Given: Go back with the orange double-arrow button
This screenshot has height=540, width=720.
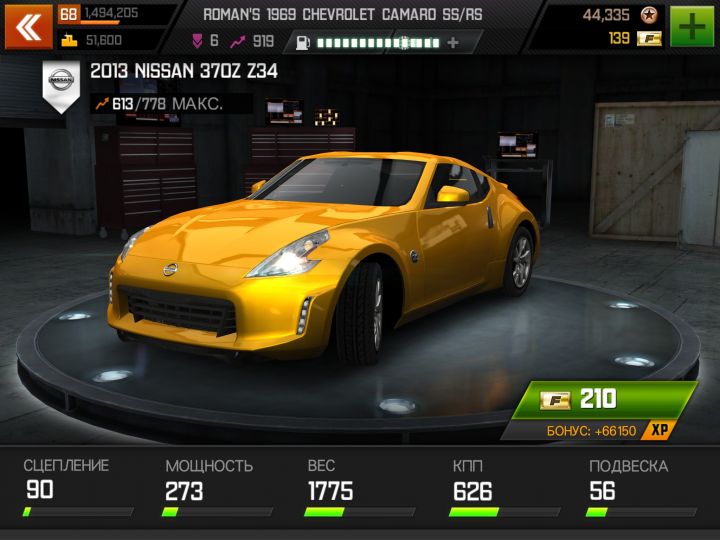Looking at the screenshot, I should (29, 26).
